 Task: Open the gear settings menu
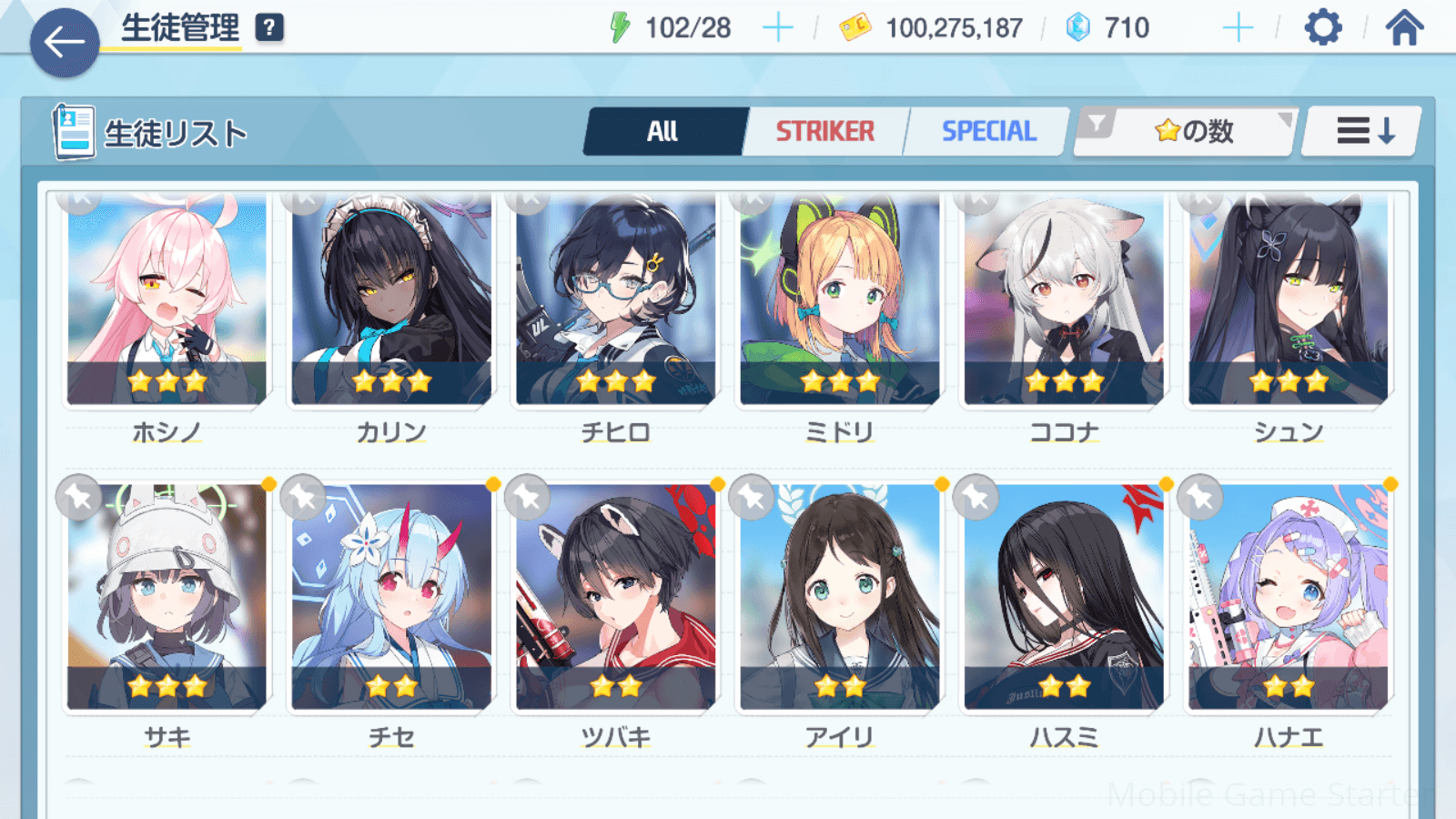click(x=1322, y=28)
